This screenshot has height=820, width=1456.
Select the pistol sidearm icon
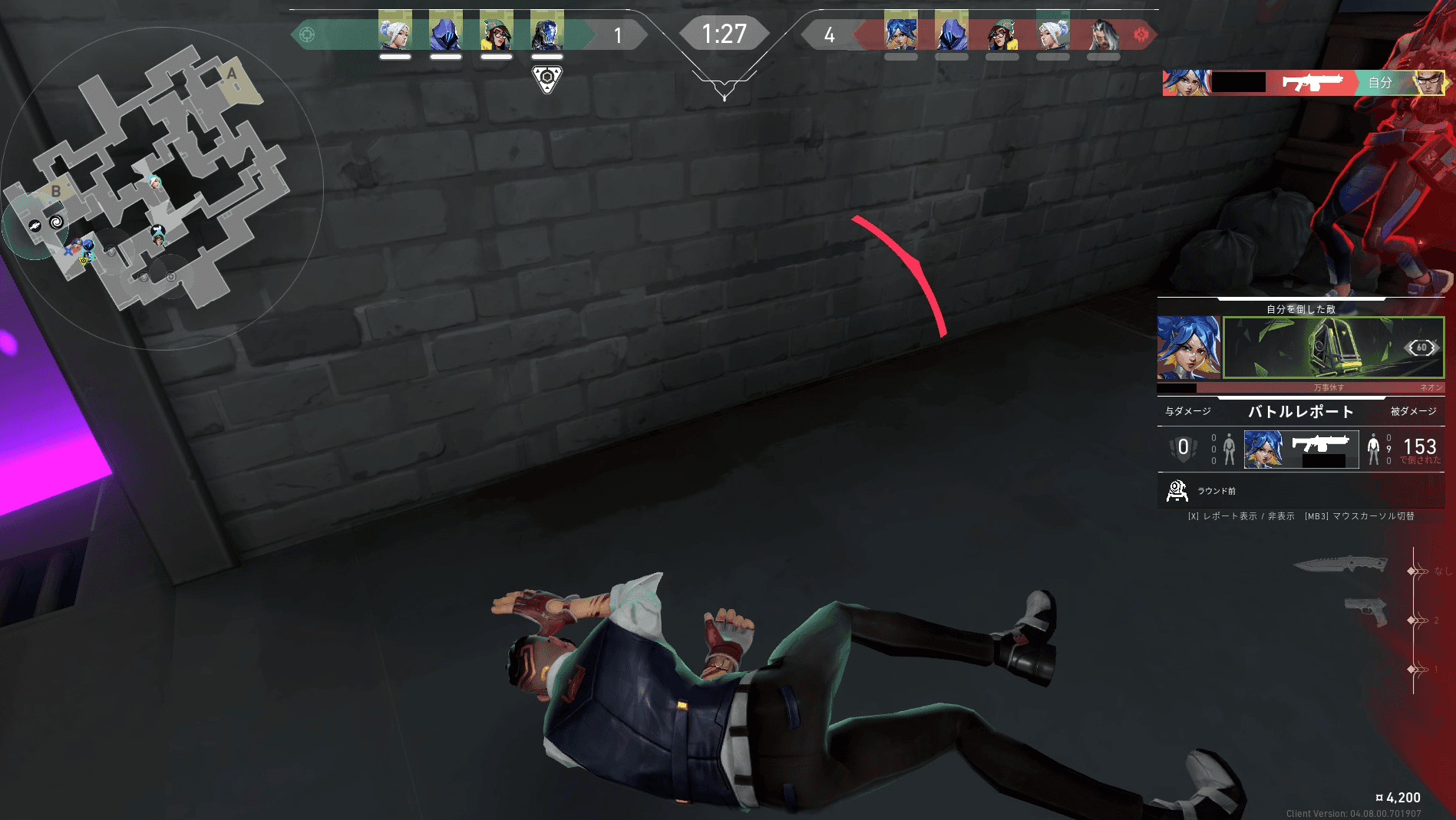pyautogui.click(x=1366, y=612)
